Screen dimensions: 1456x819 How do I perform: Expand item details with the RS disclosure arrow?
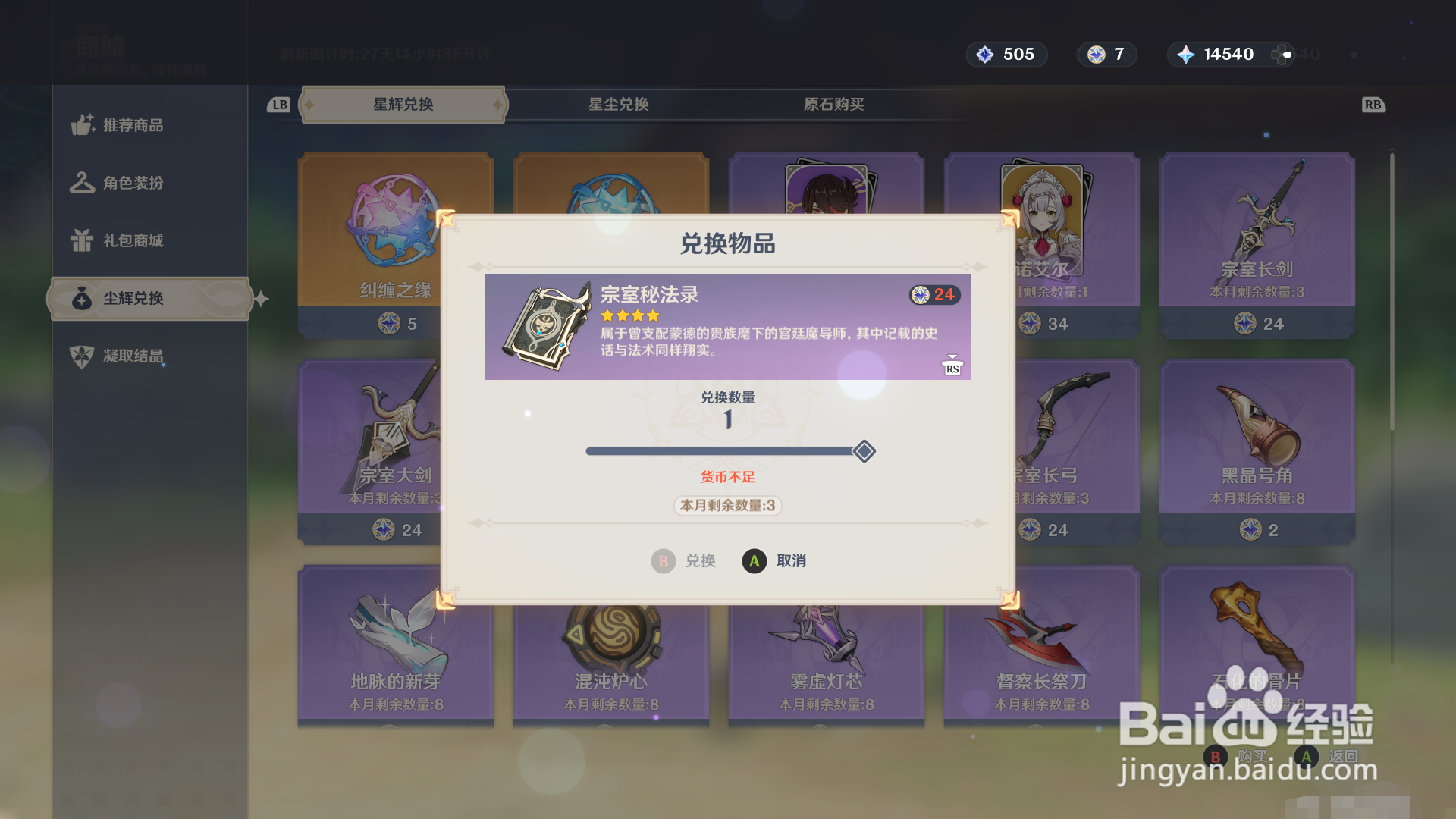point(952,364)
